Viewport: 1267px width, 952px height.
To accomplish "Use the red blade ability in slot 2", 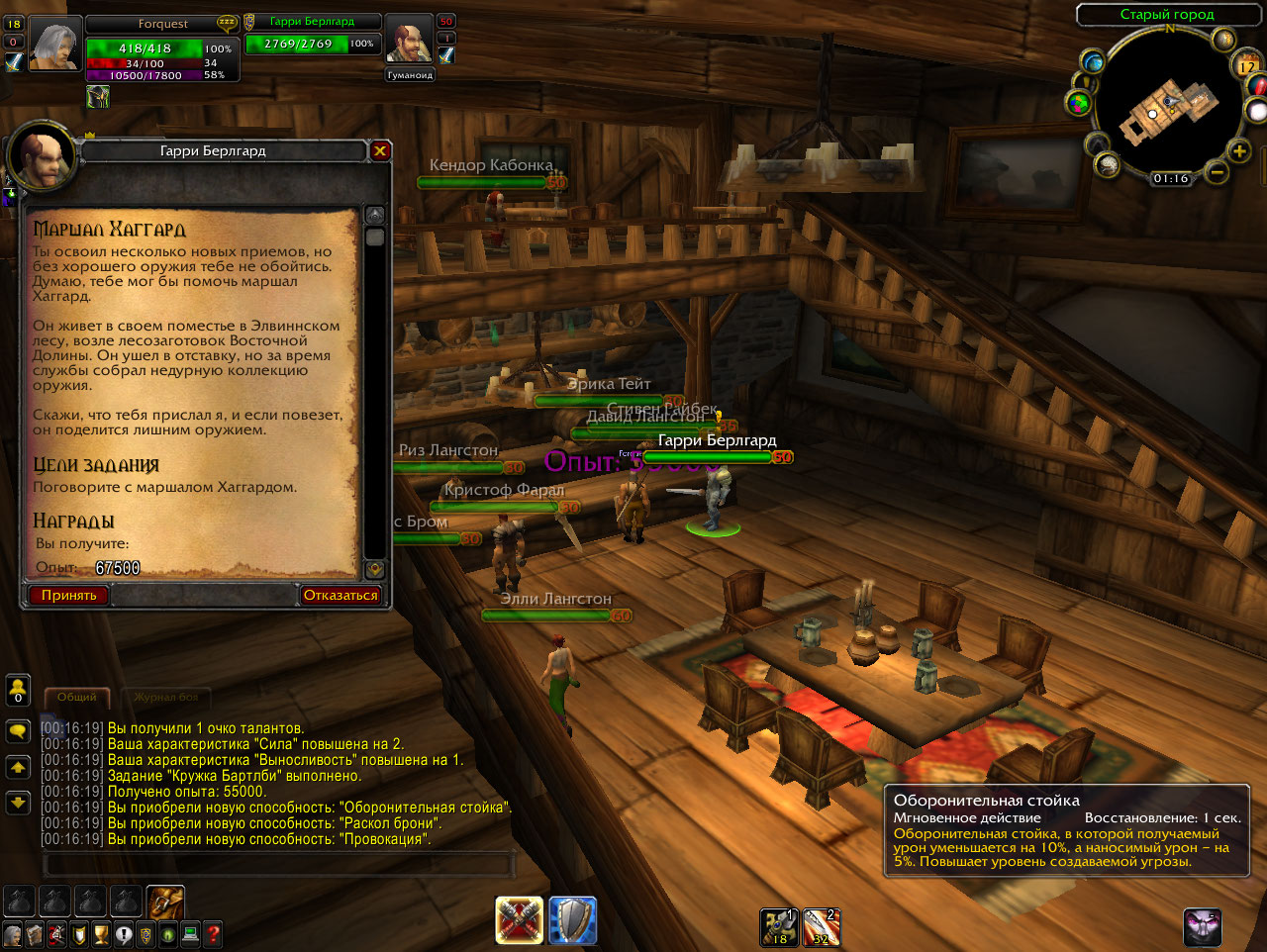I will coord(821,927).
